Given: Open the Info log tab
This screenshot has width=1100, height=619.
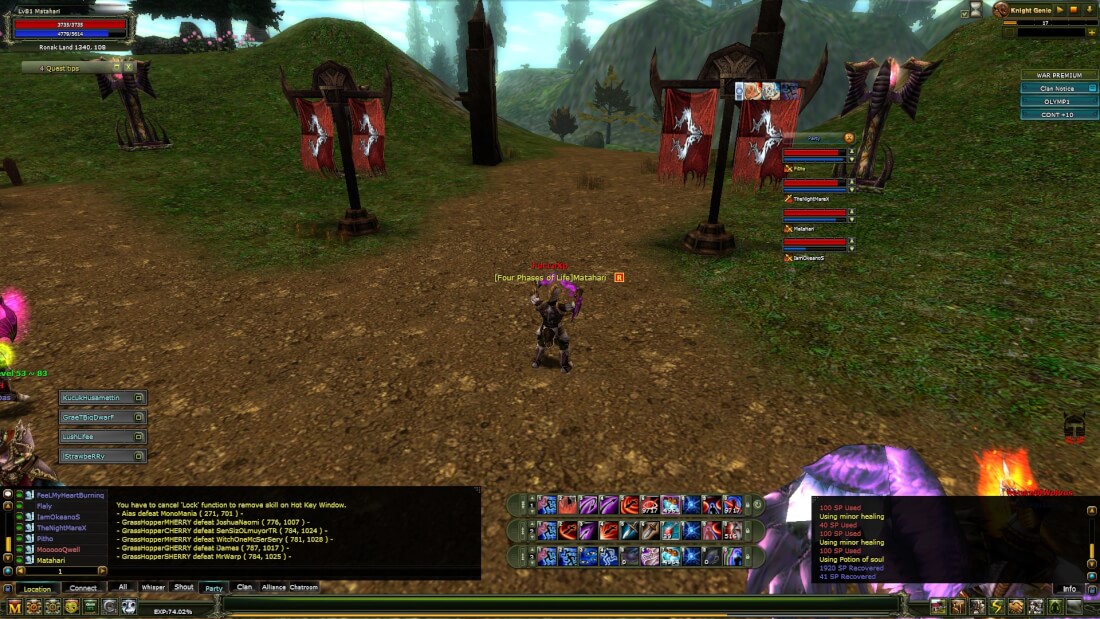Looking at the screenshot, I should coord(1069,589).
